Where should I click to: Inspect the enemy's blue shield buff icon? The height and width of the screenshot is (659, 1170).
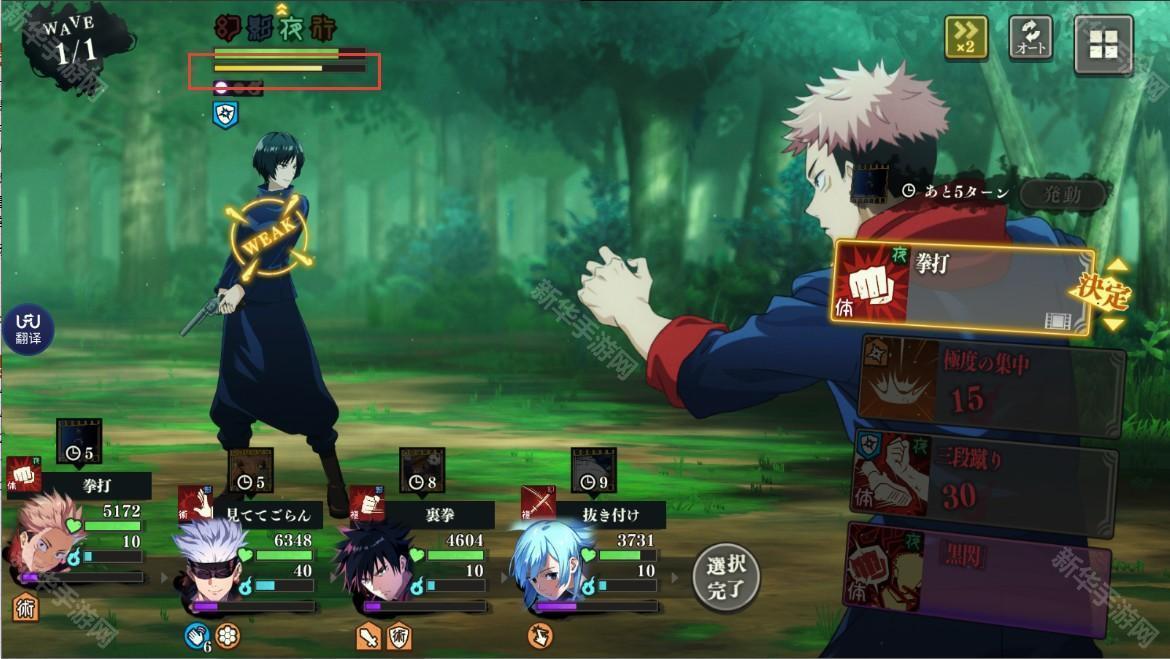[x=225, y=114]
